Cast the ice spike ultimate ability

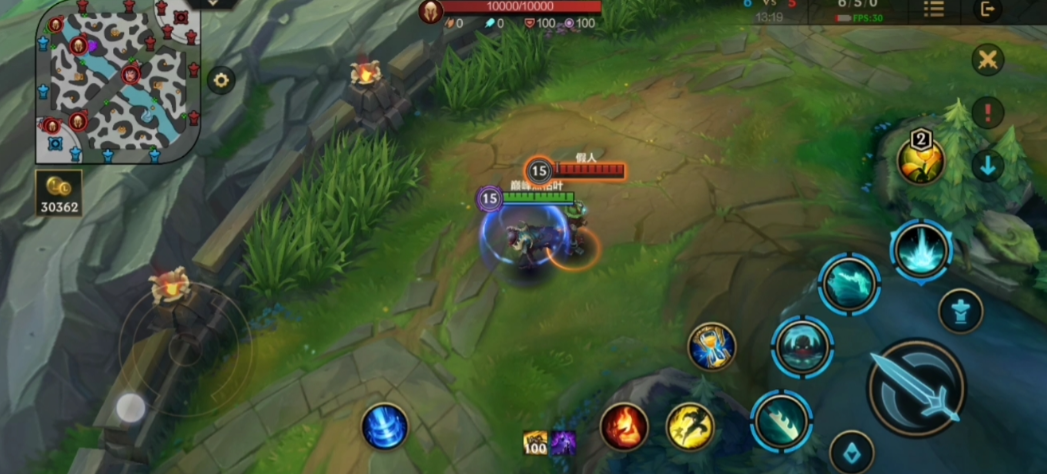921,250
